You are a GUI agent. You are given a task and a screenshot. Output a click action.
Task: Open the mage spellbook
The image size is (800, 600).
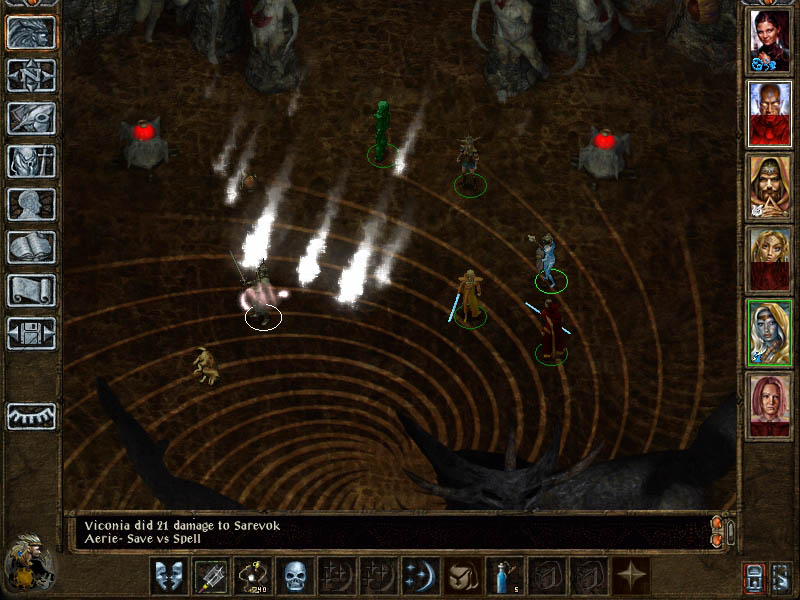[x=31, y=247]
